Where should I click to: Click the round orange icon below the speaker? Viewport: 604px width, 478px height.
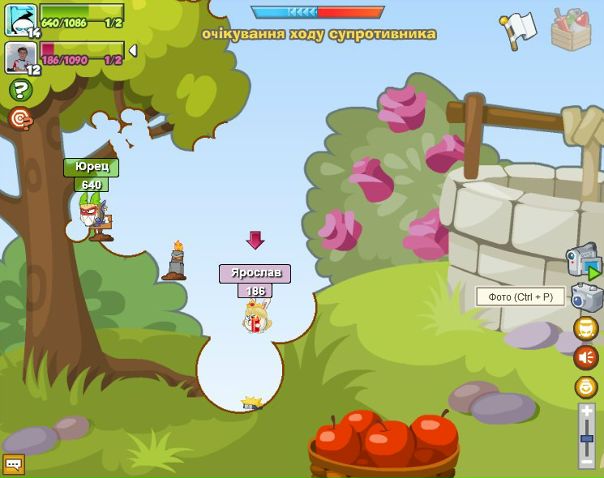[586, 387]
